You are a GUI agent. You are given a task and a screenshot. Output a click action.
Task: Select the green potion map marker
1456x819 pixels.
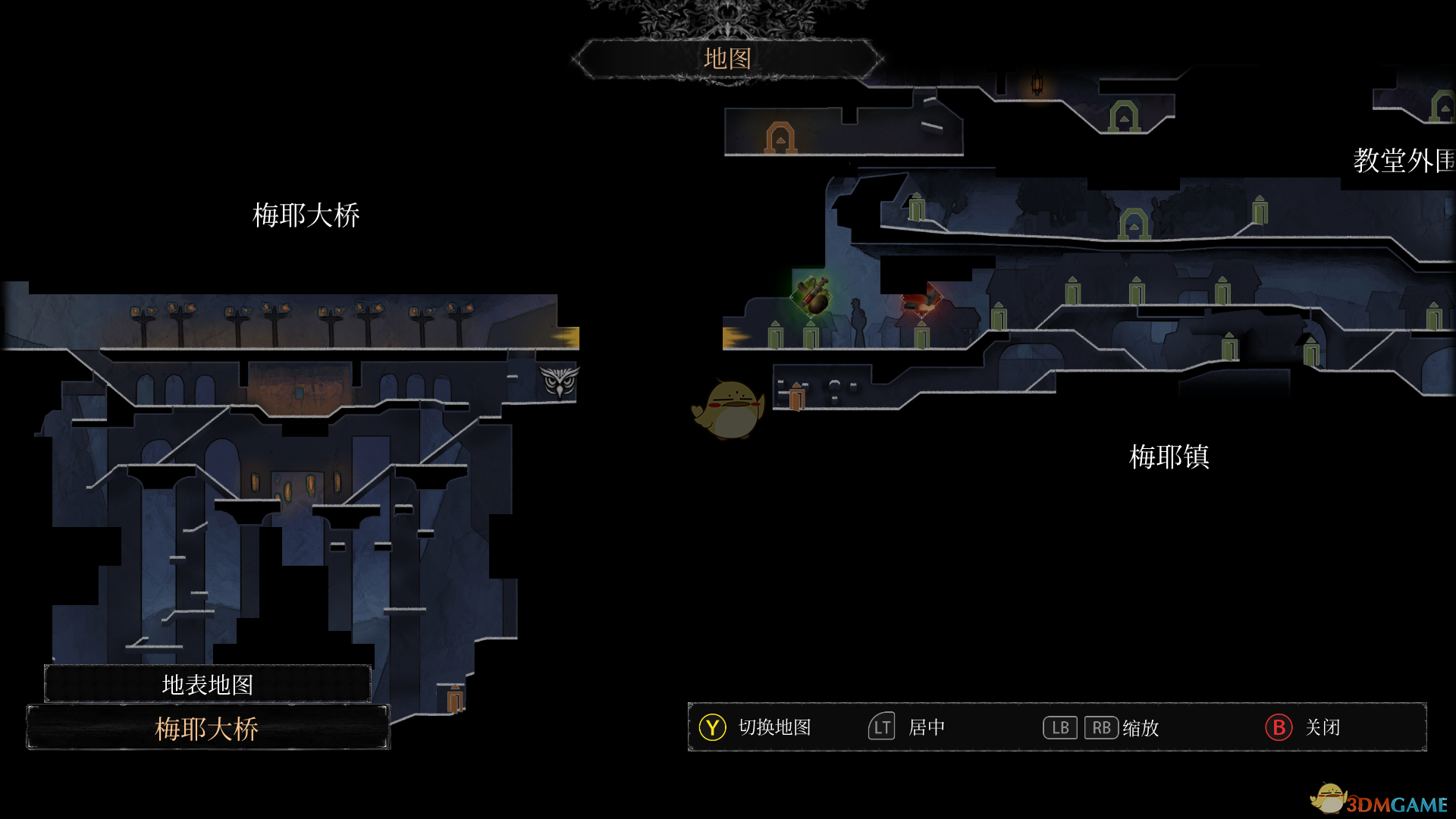812,295
